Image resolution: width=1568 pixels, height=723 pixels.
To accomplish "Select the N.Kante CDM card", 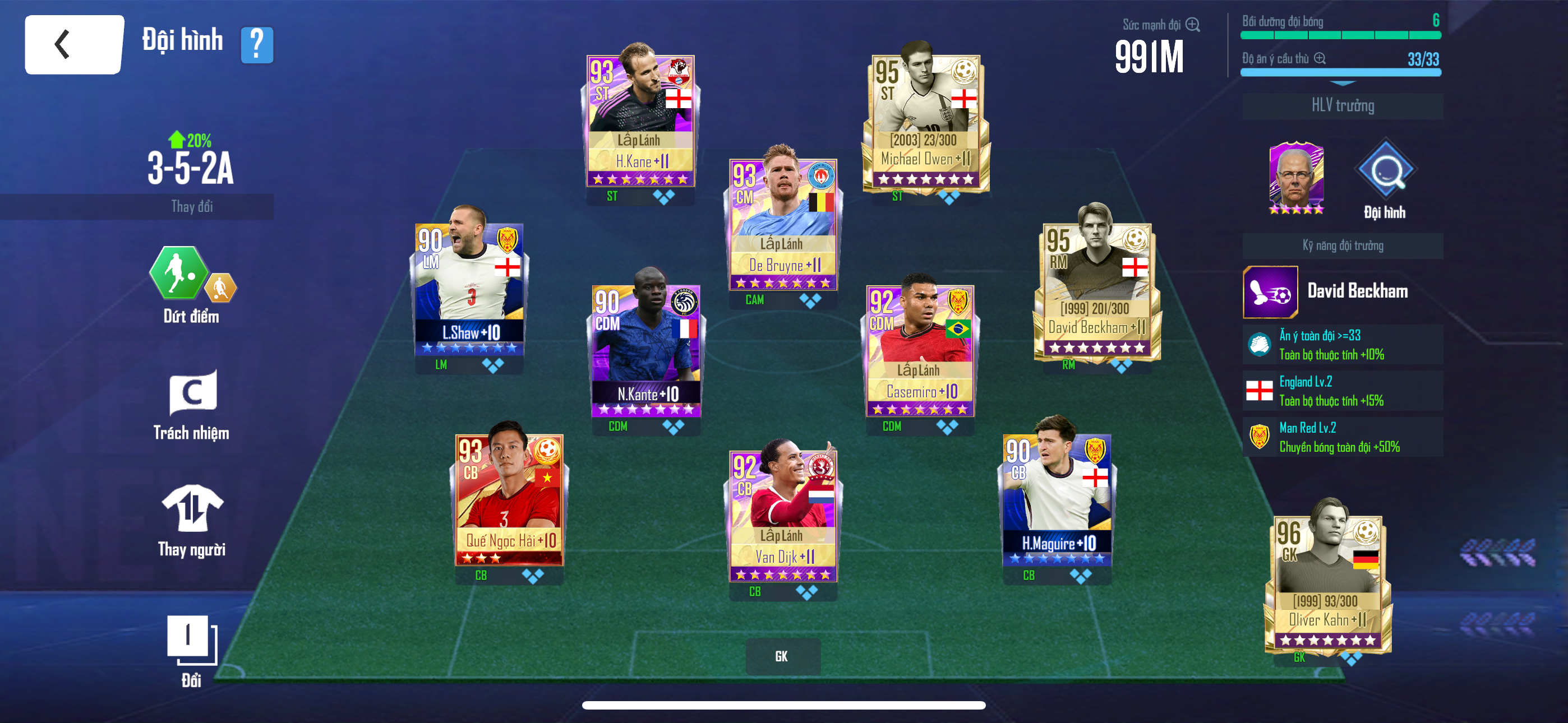I will [646, 350].
